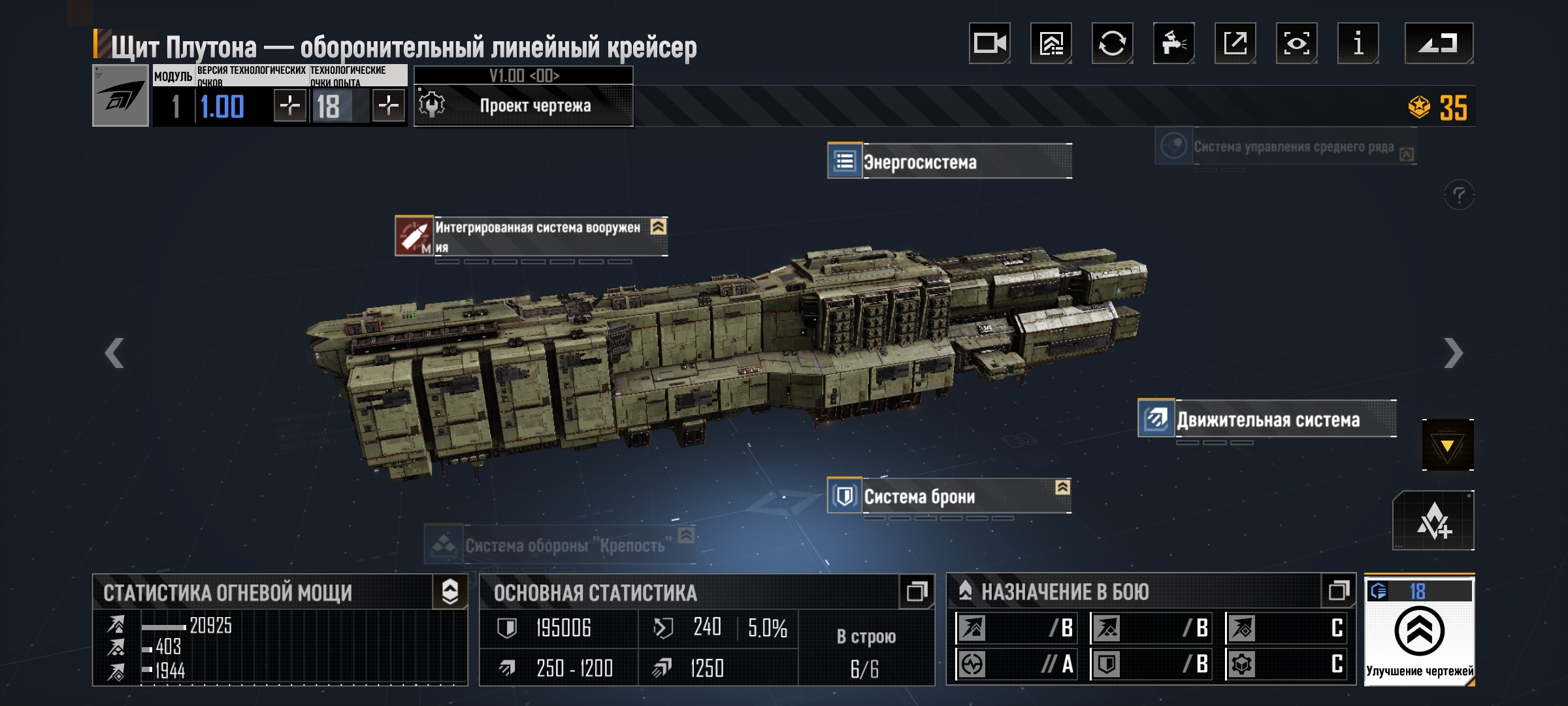This screenshot has width=1568, height=706.
Task: Open the paint spray gun tool
Action: point(1173,44)
